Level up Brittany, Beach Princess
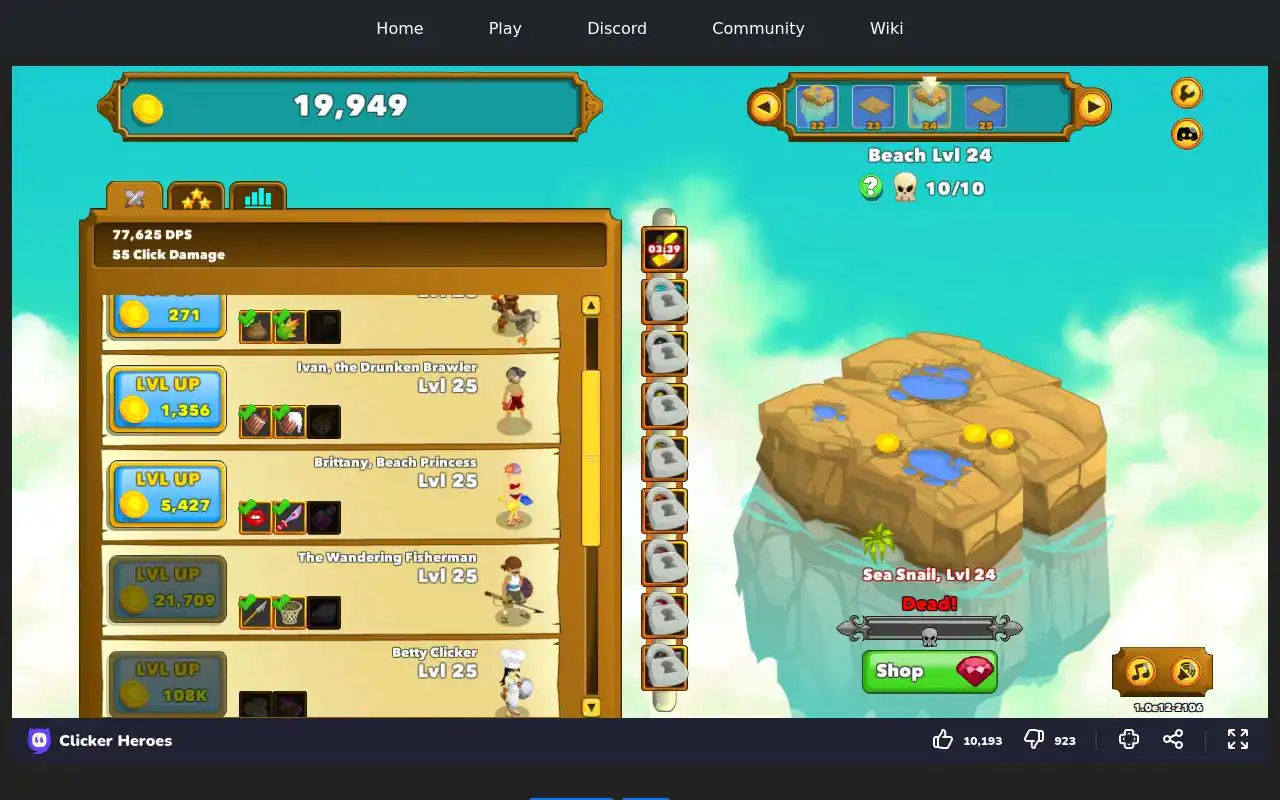The height and width of the screenshot is (800, 1280). (x=167, y=494)
